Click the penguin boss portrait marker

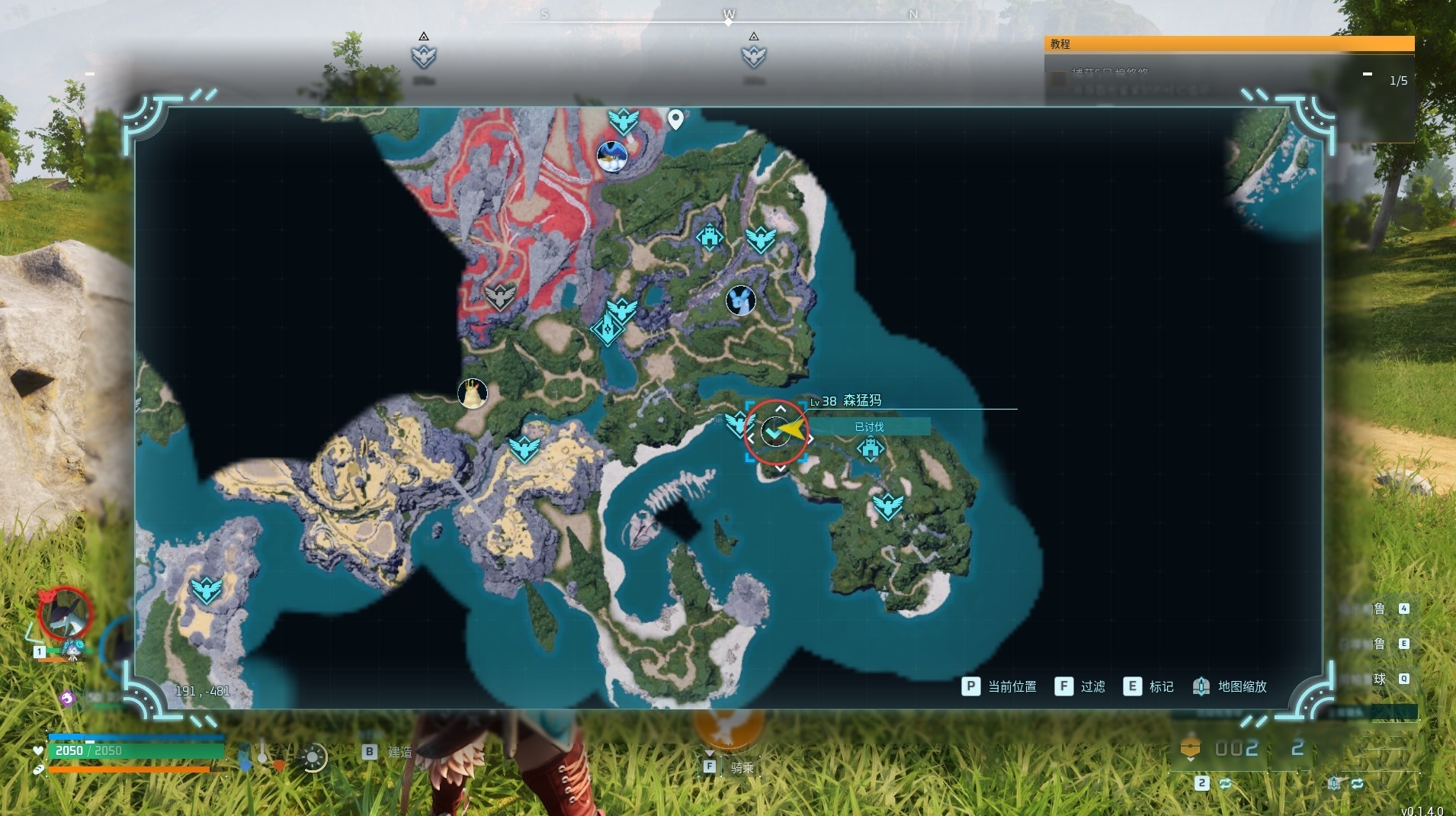(611, 156)
